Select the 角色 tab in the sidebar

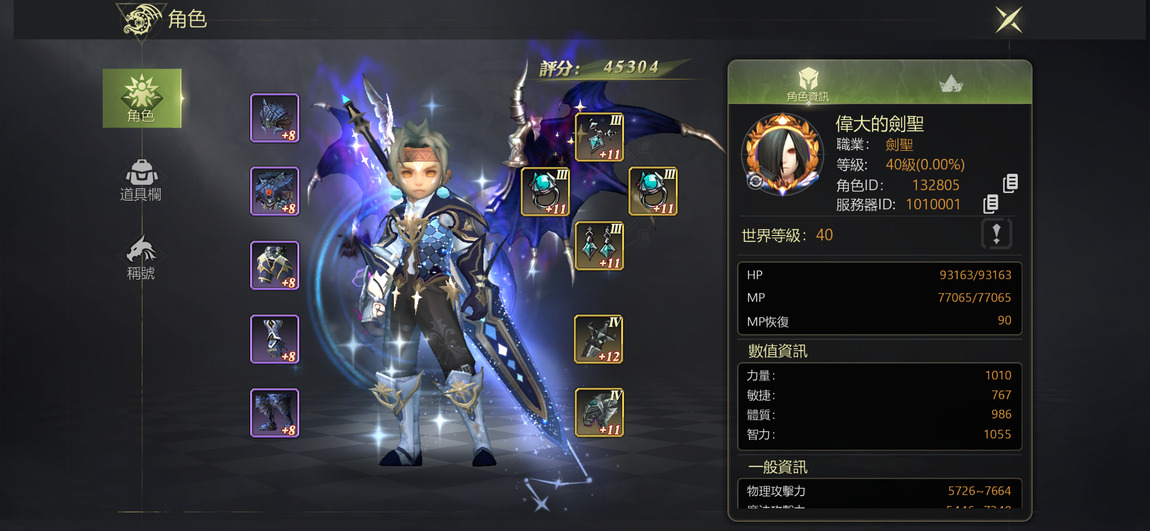coord(142,98)
